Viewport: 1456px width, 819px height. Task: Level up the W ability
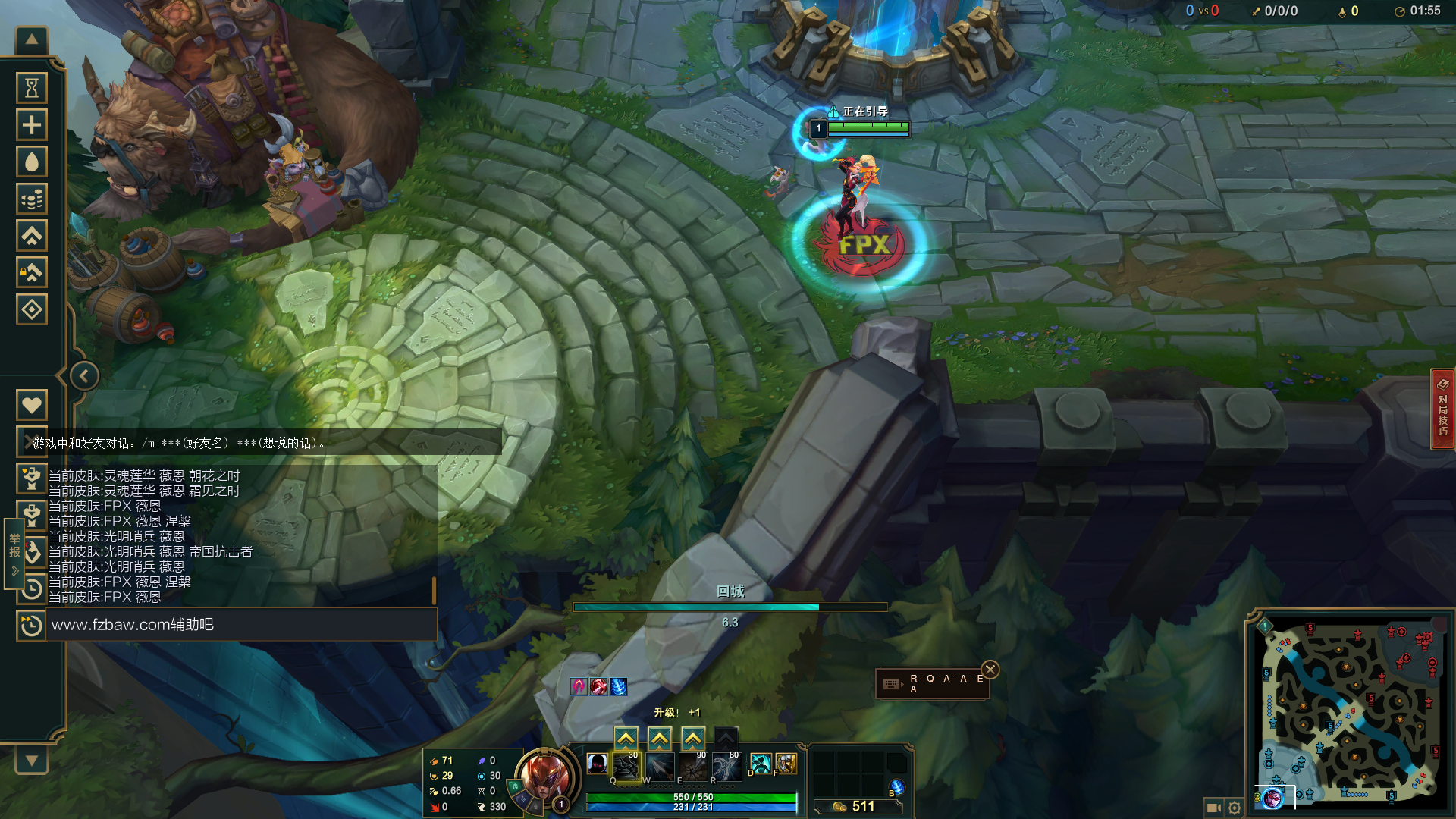(659, 738)
